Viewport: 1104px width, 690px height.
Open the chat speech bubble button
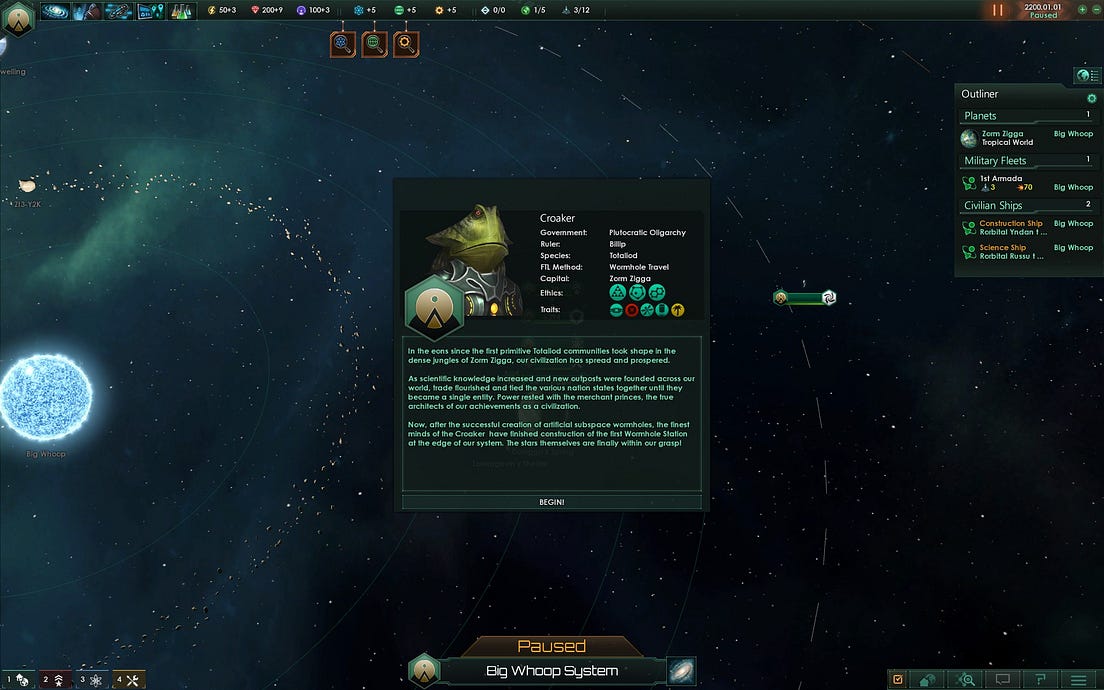(1003, 679)
